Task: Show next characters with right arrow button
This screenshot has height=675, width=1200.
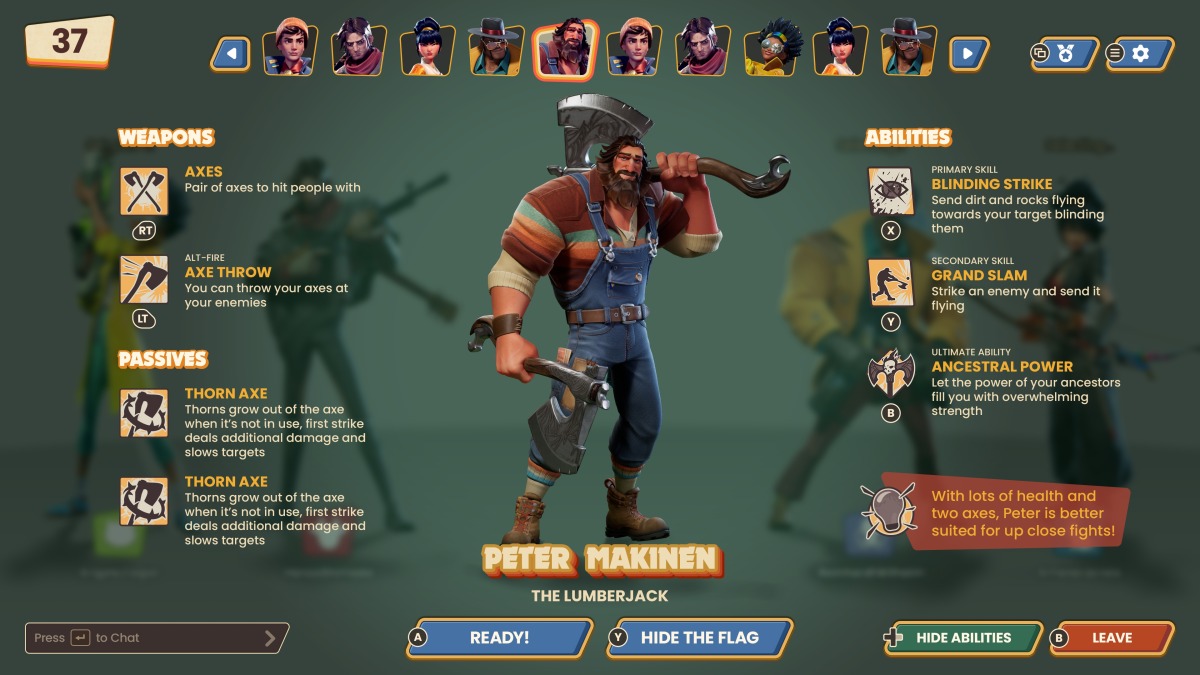Action: (x=968, y=53)
